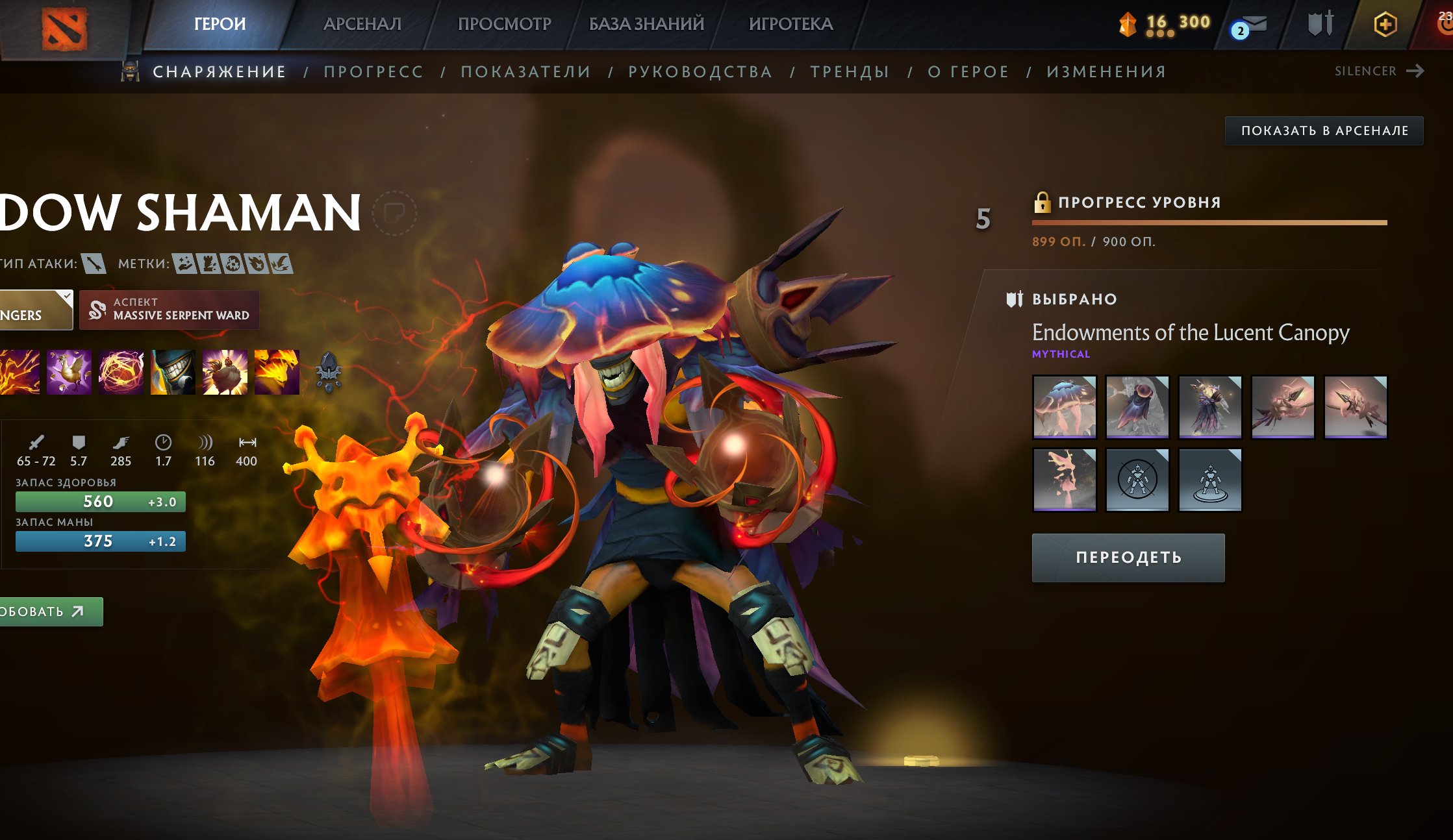
Task: Click the Переодеть button
Action: point(1128,558)
